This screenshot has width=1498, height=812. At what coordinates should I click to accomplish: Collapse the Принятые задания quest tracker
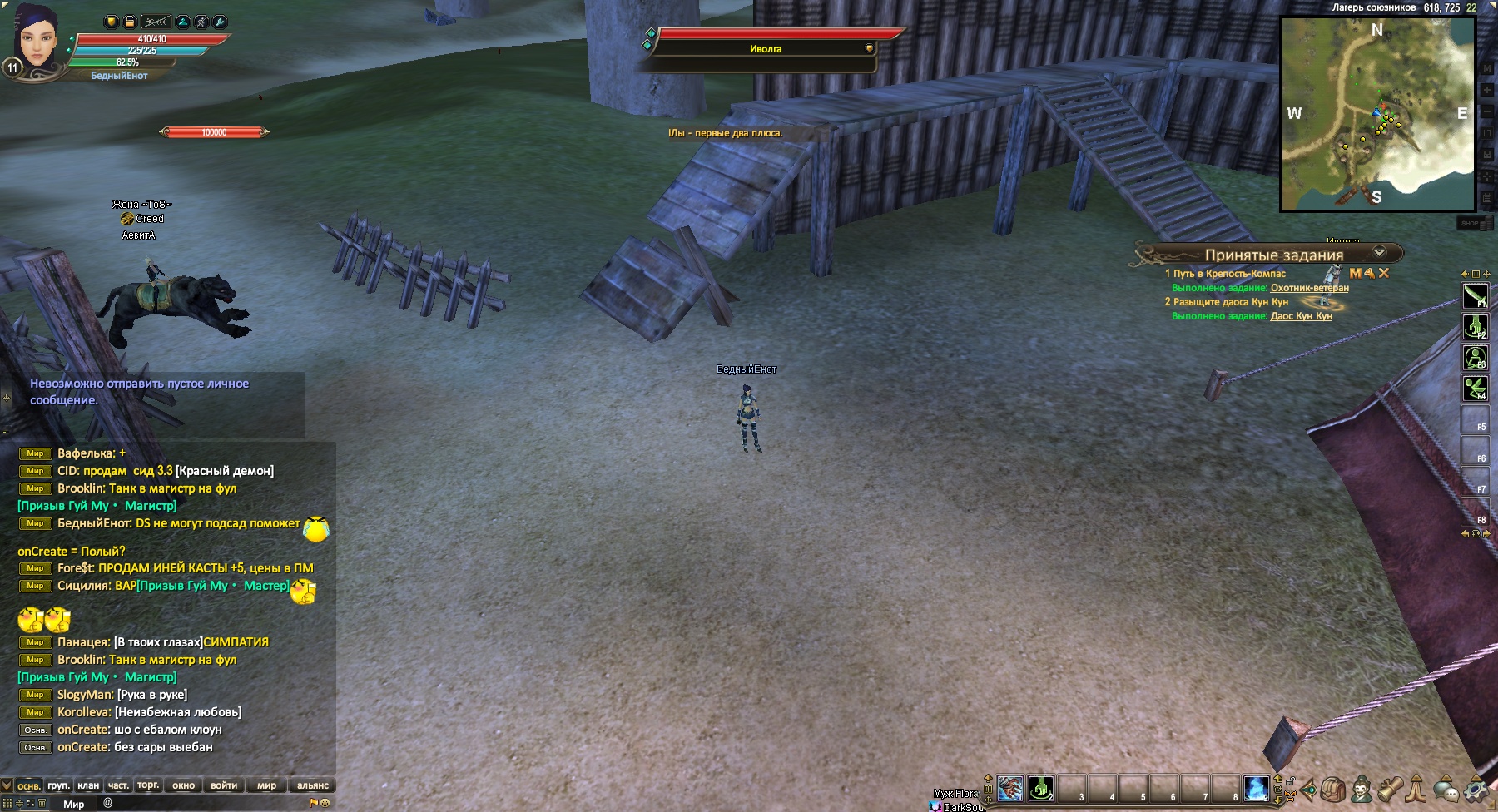[1379, 253]
